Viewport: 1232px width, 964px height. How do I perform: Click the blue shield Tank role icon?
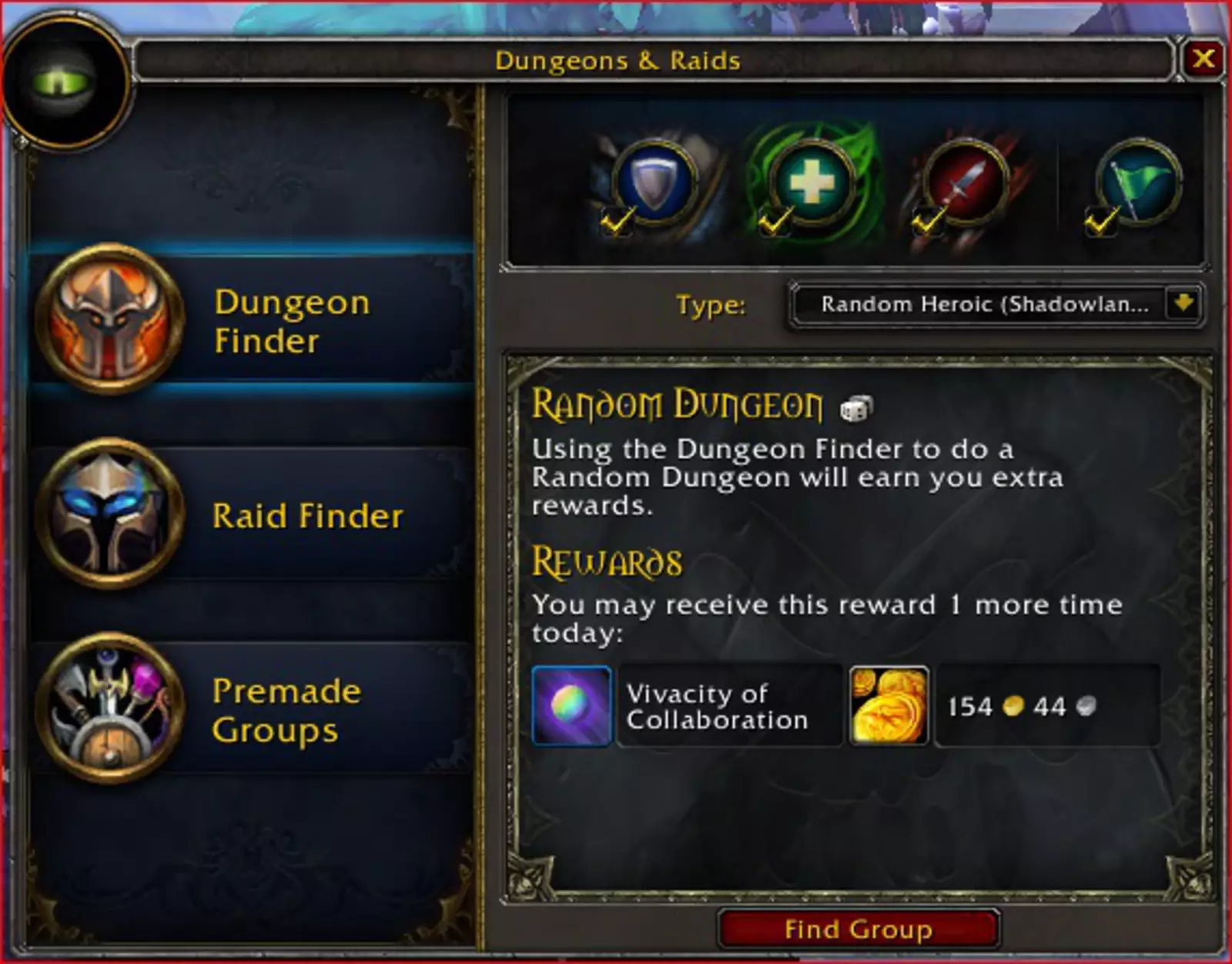pyautogui.click(x=655, y=182)
